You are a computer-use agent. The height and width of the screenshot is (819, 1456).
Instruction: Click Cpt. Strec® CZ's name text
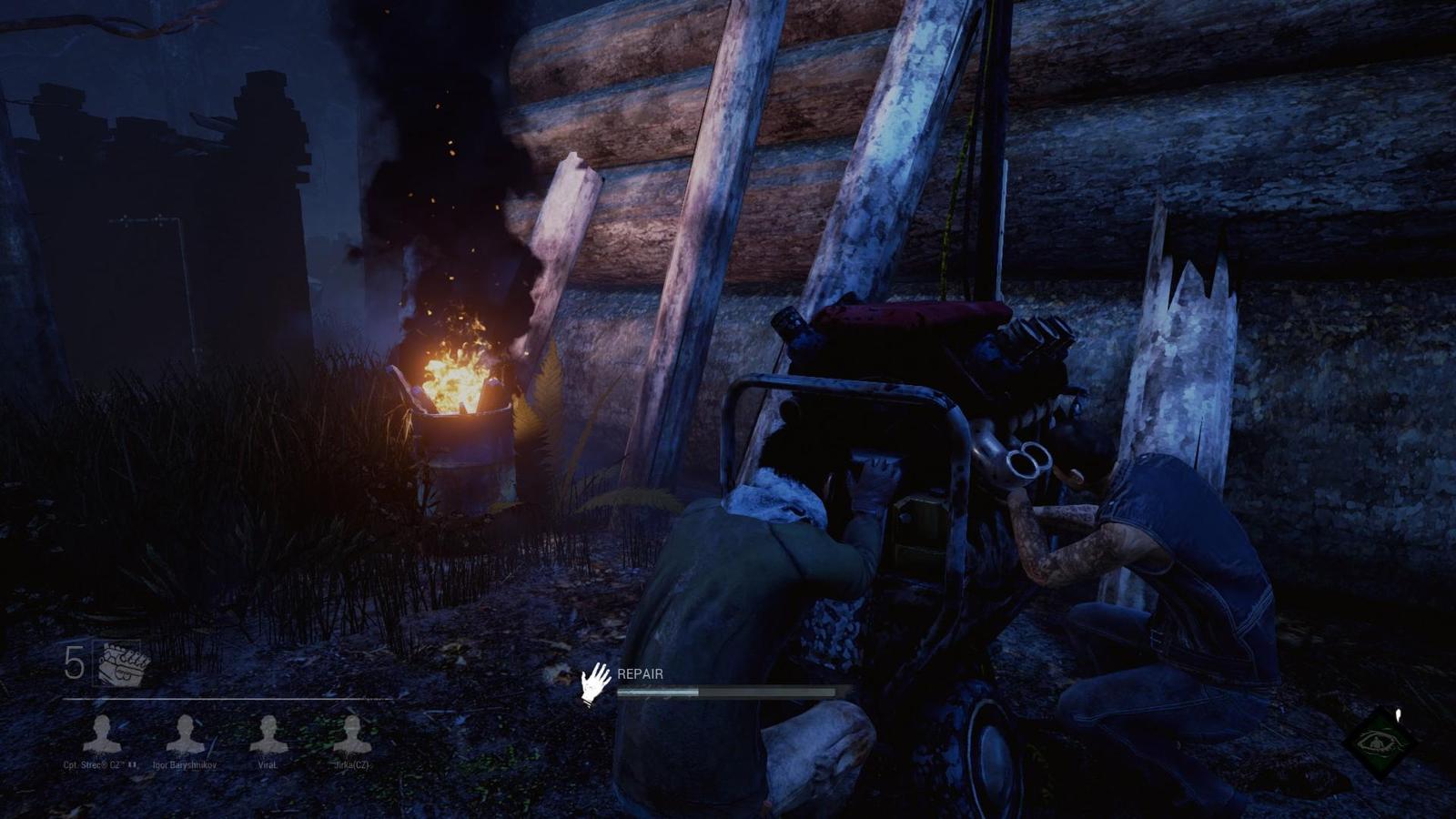(103, 767)
